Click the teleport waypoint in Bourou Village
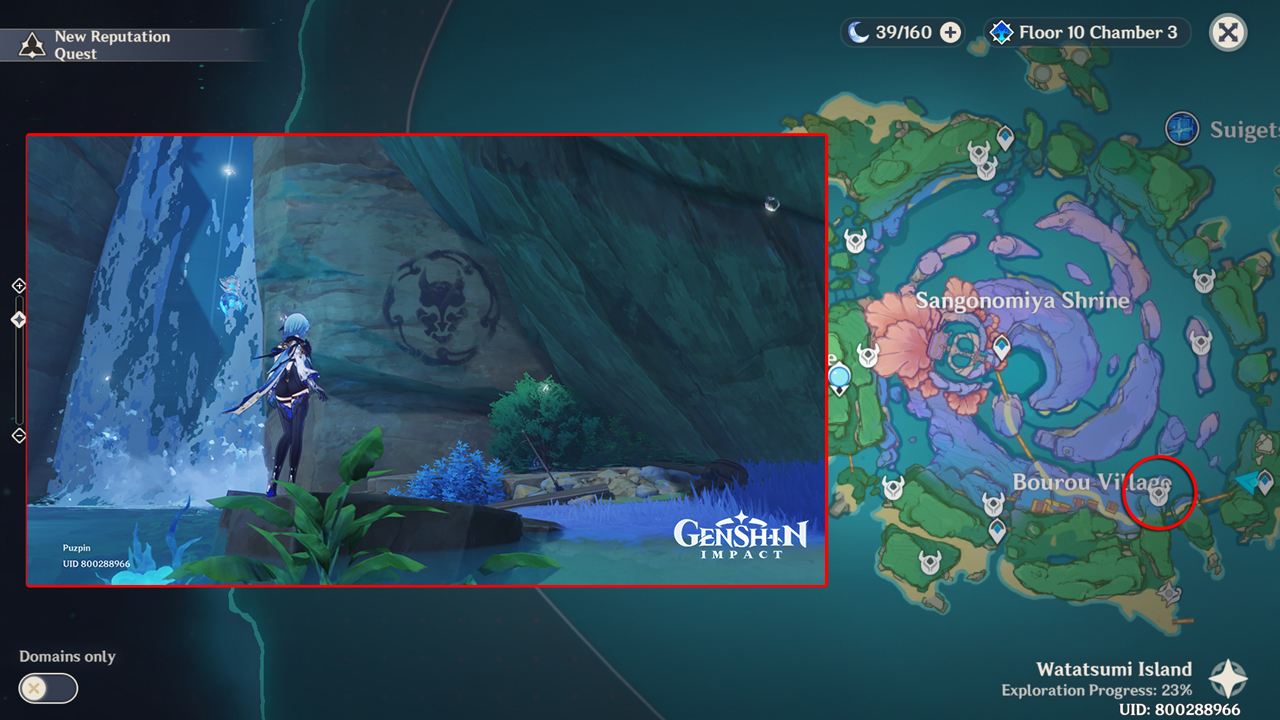 (996, 527)
